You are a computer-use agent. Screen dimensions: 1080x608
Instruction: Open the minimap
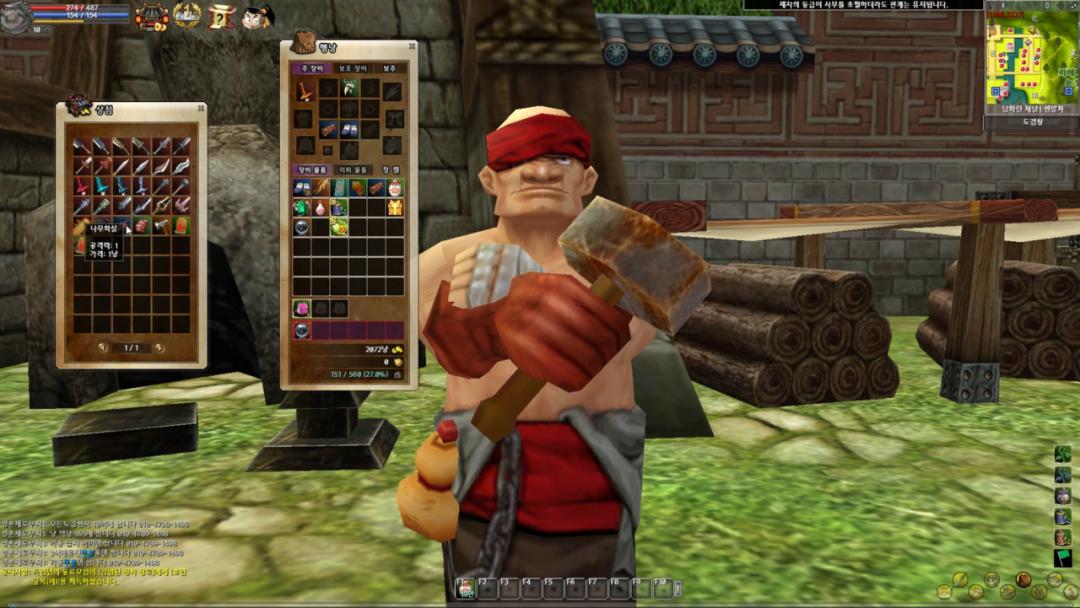[1030, 55]
